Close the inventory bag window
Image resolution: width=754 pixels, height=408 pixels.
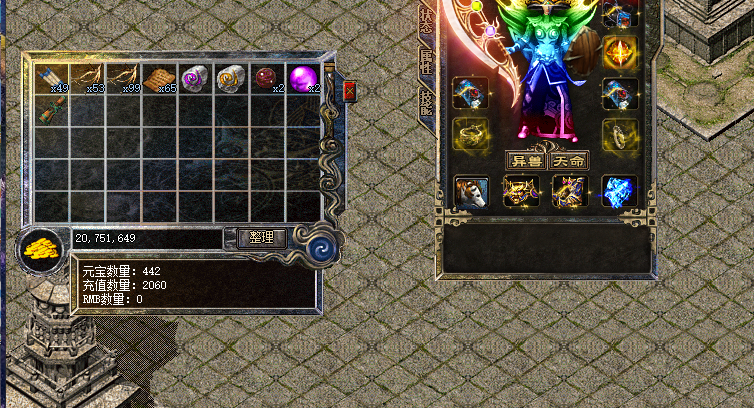pyautogui.click(x=349, y=91)
